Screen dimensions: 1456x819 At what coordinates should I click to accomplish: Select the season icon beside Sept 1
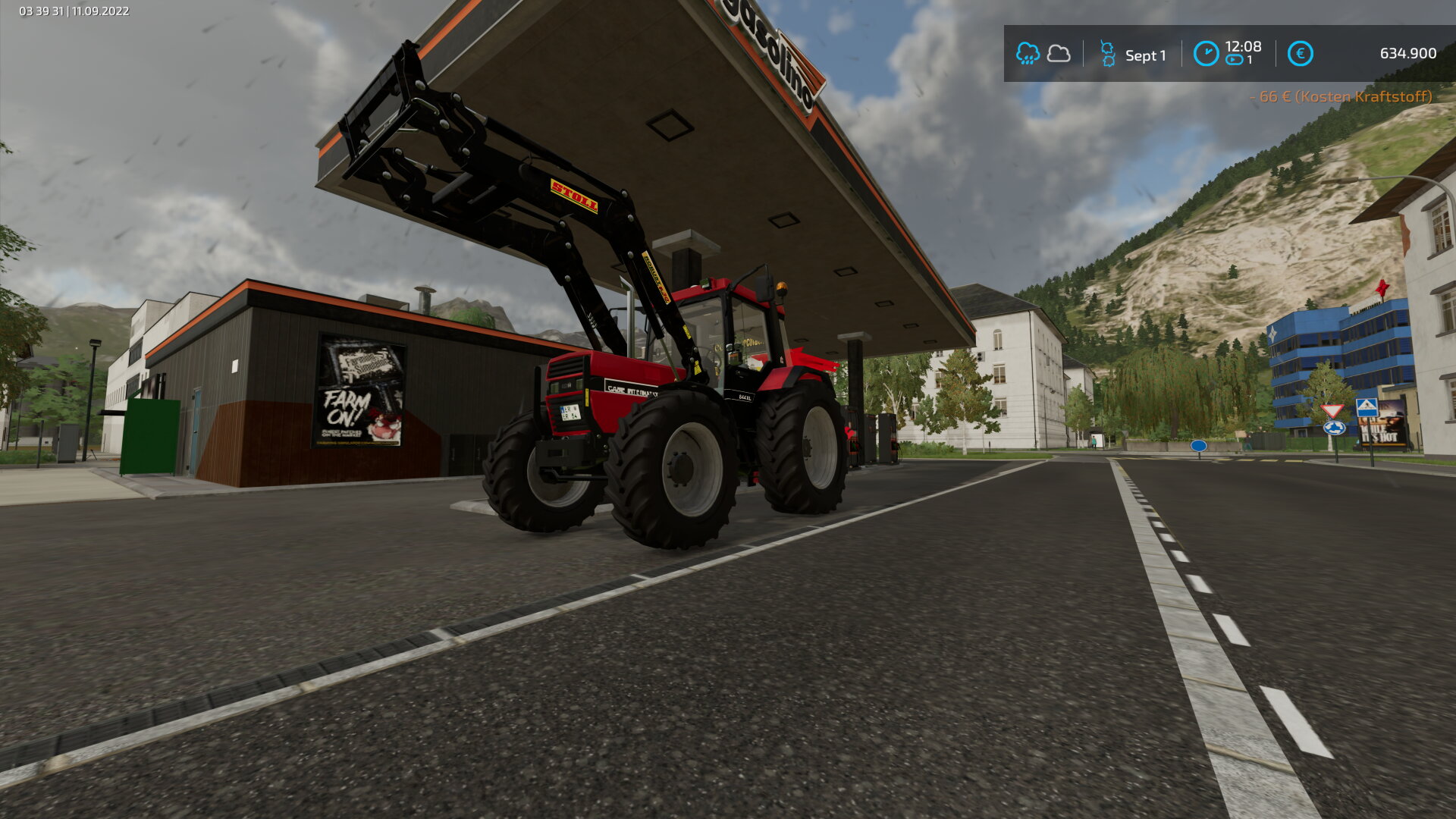(1107, 54)
